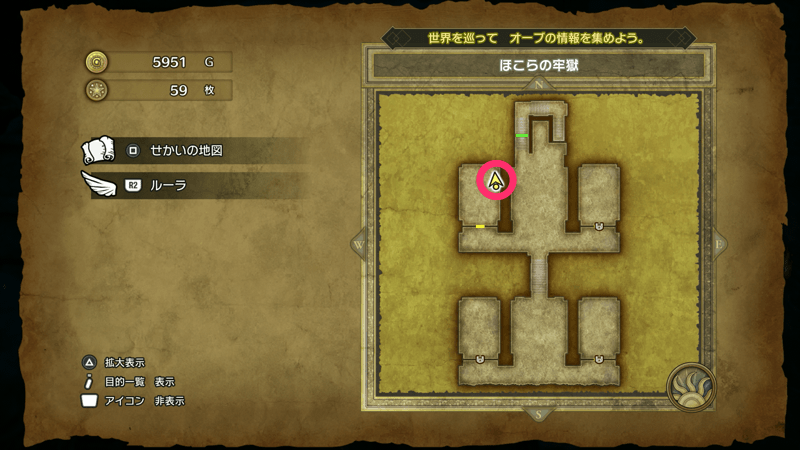Click the player arrow marker circled in pink
The height and width of the screenshot is (450, 800).
[497, 181]
